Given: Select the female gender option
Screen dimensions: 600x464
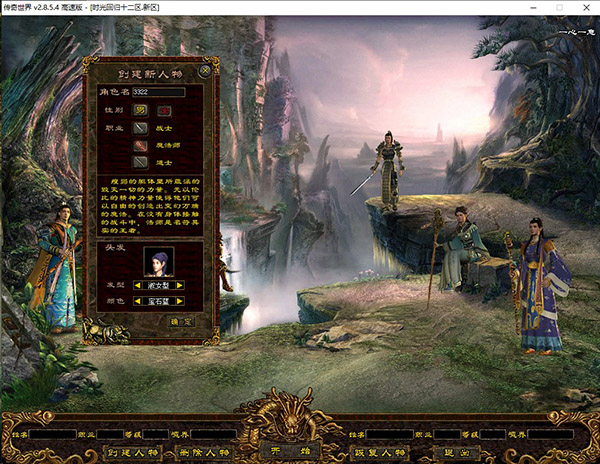Looking at the screenshot, I should click(x=163, y=108).
